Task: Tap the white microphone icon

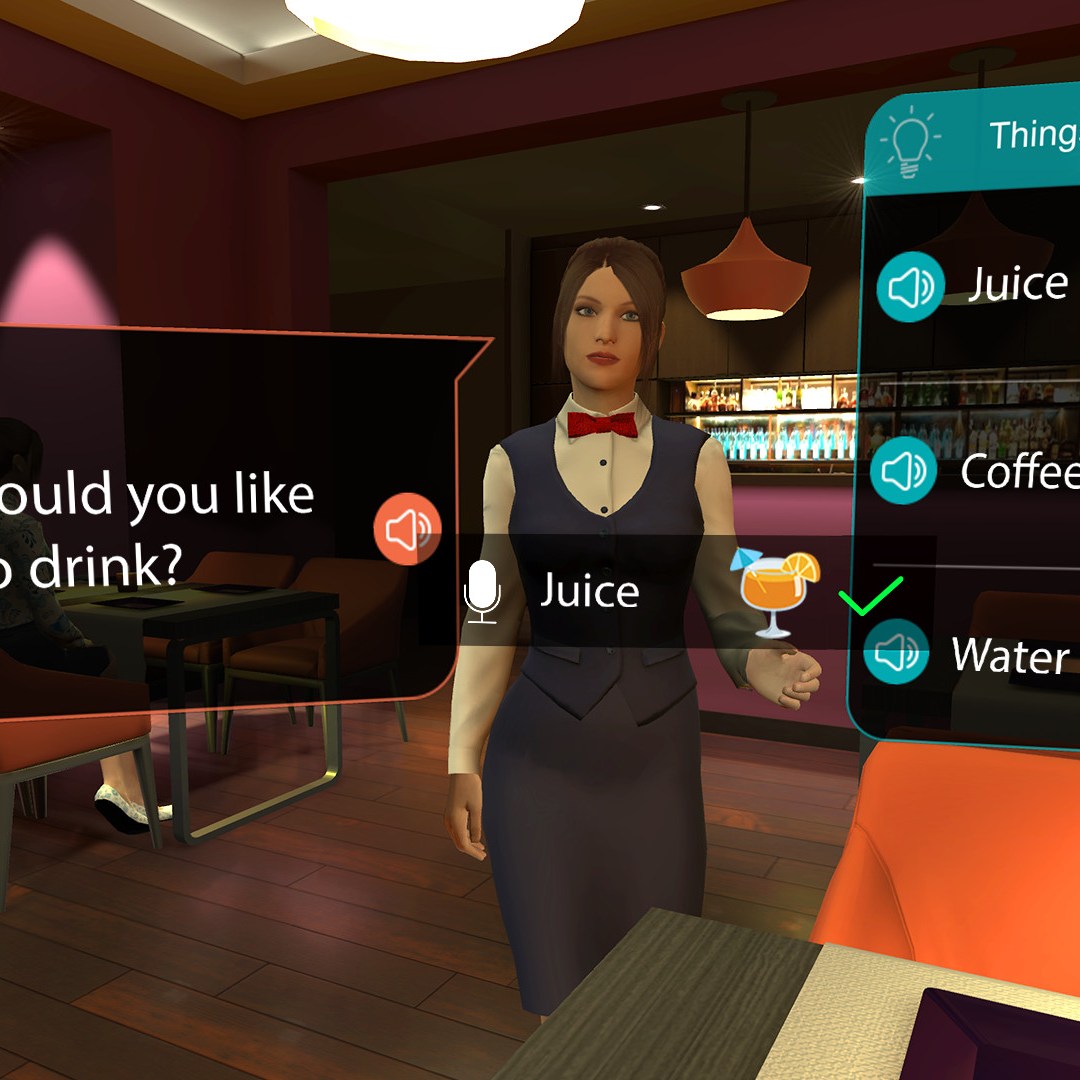Action: (x=483, y=591)
